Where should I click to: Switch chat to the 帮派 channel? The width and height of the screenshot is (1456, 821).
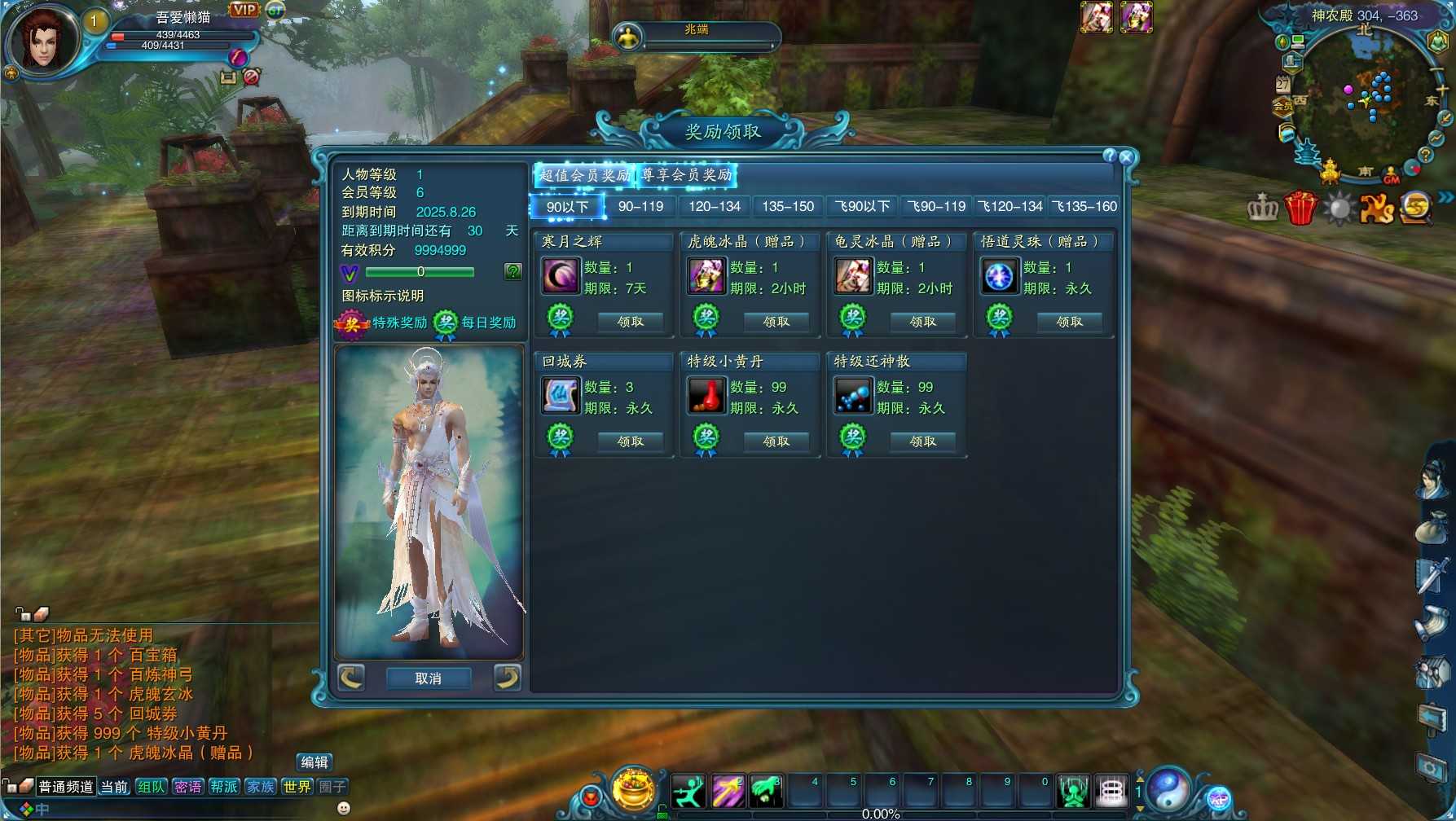coord(224,787)
